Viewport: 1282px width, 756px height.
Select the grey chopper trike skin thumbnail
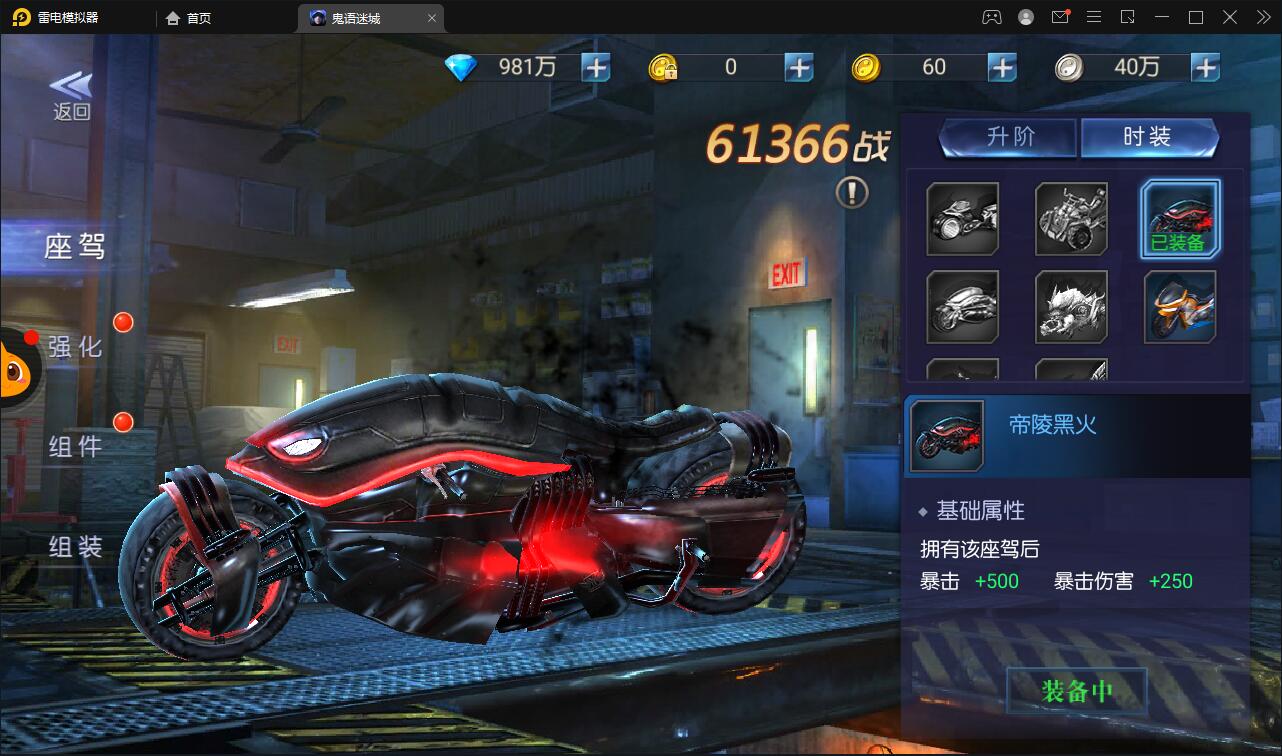(1071, 218)
